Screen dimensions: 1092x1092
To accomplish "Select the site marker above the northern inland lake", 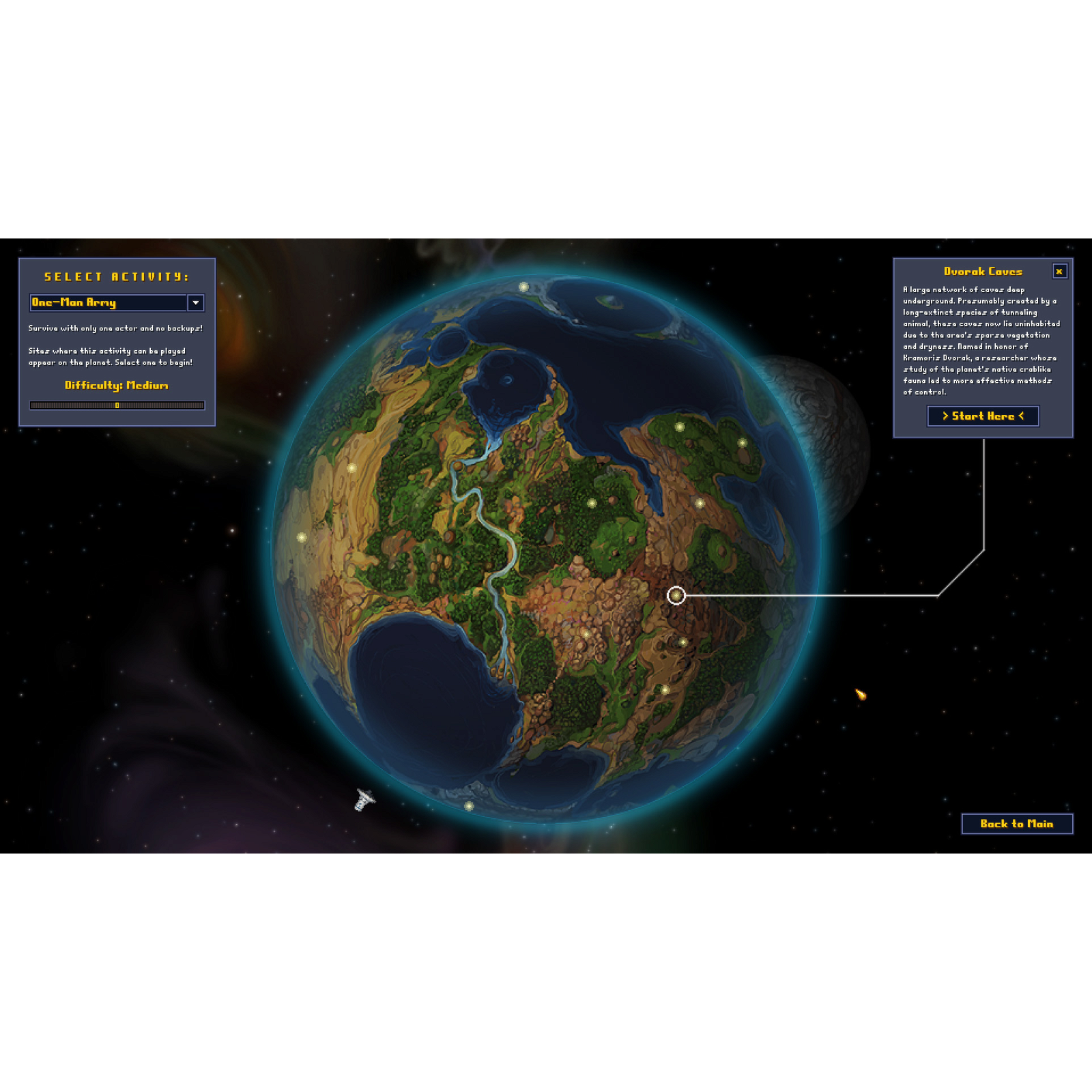I will [x=351, y=468].
